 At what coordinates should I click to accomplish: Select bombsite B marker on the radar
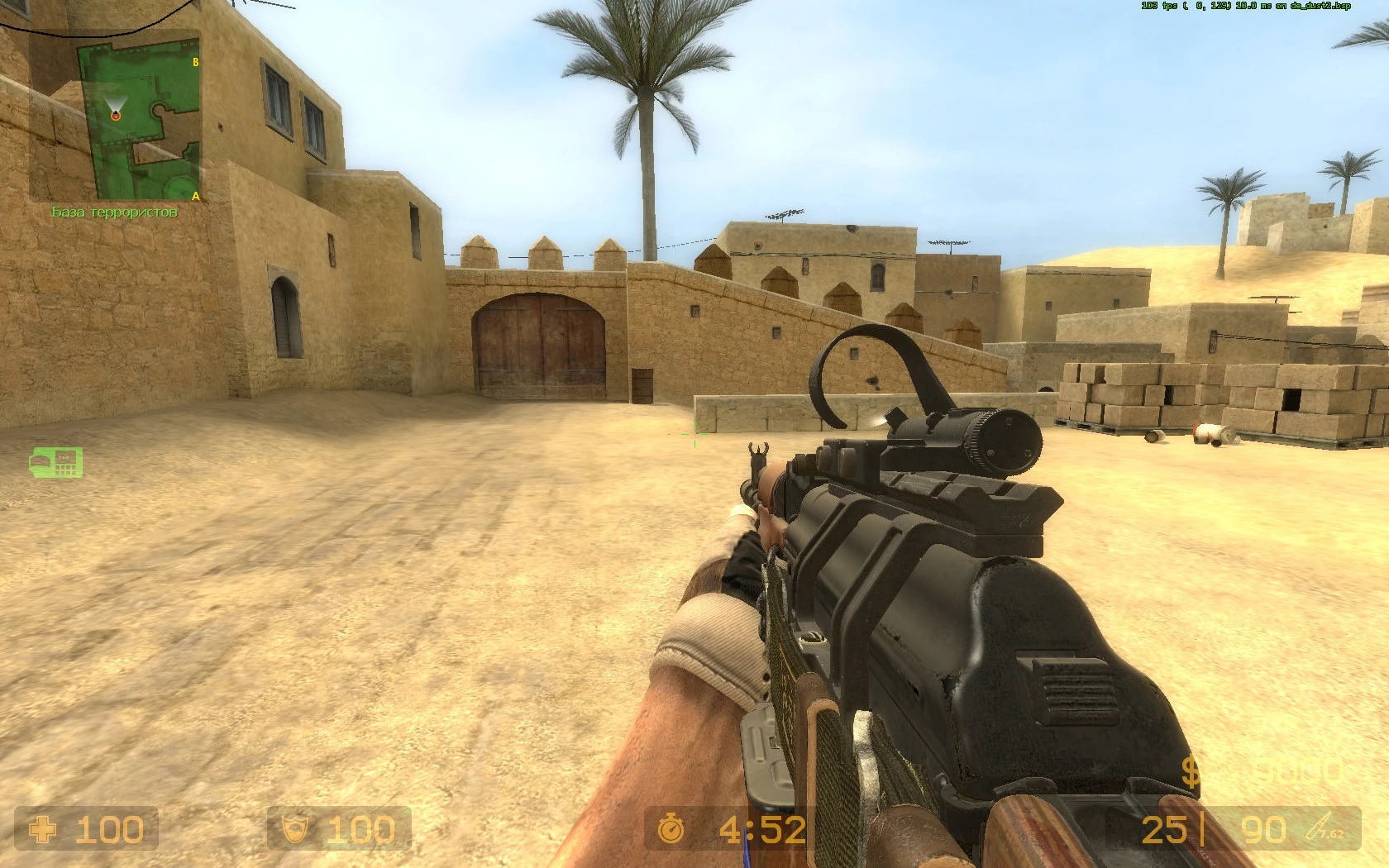click(x=196, y=60)
